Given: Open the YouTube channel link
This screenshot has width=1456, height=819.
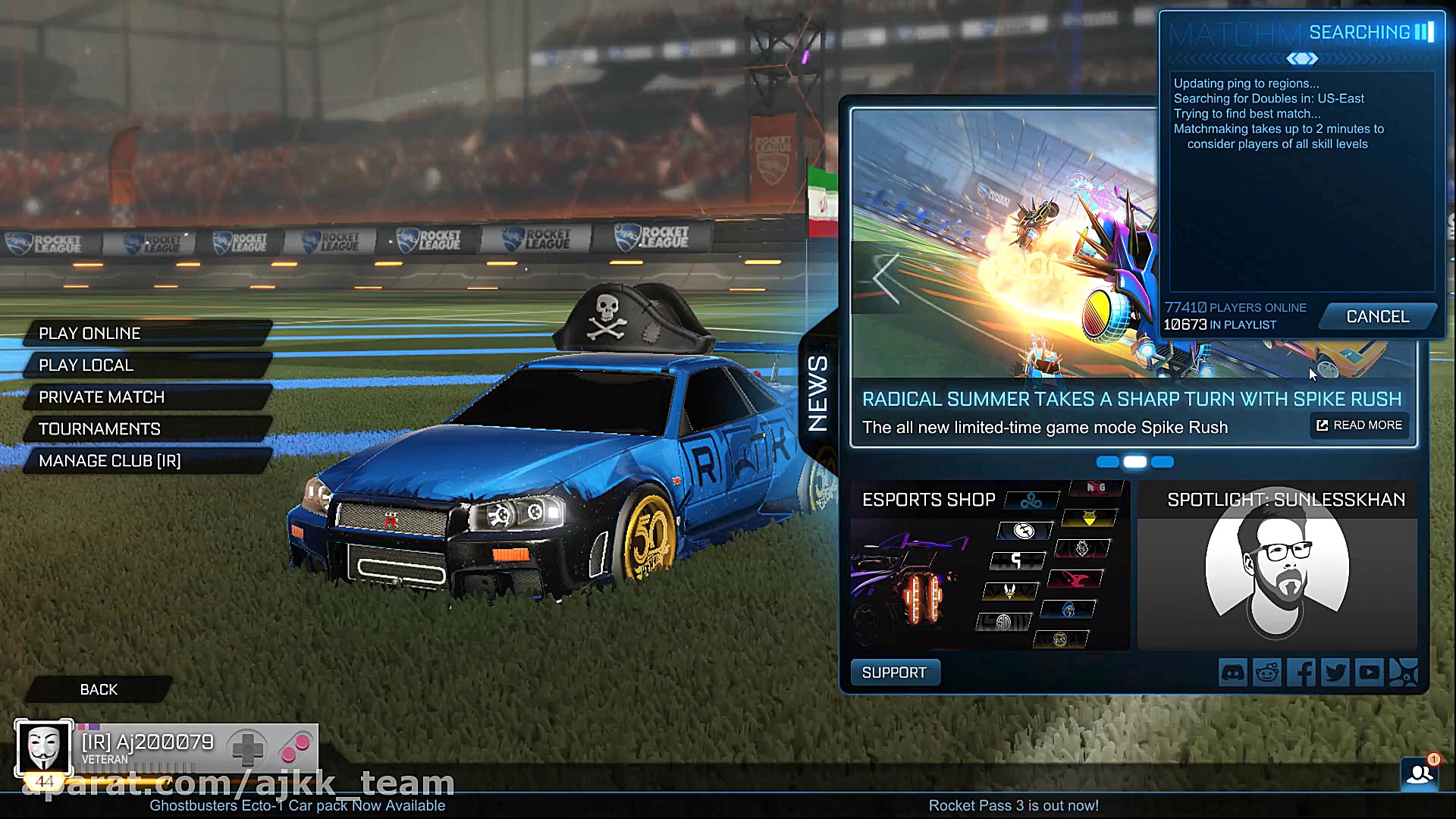Looking at the screenshot, I should coord(1370,672).
